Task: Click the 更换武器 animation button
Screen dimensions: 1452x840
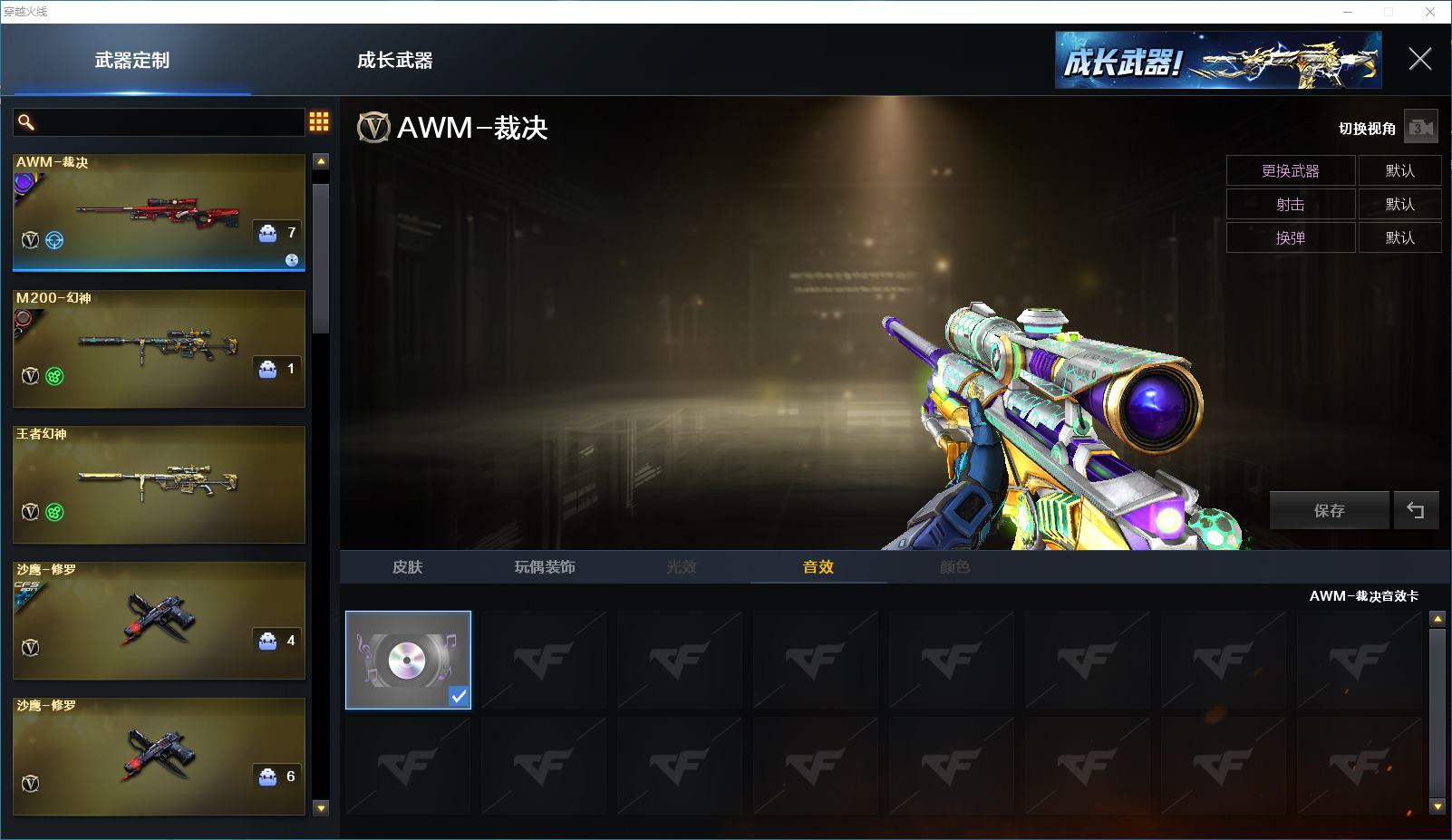Action: point(1290,170)
